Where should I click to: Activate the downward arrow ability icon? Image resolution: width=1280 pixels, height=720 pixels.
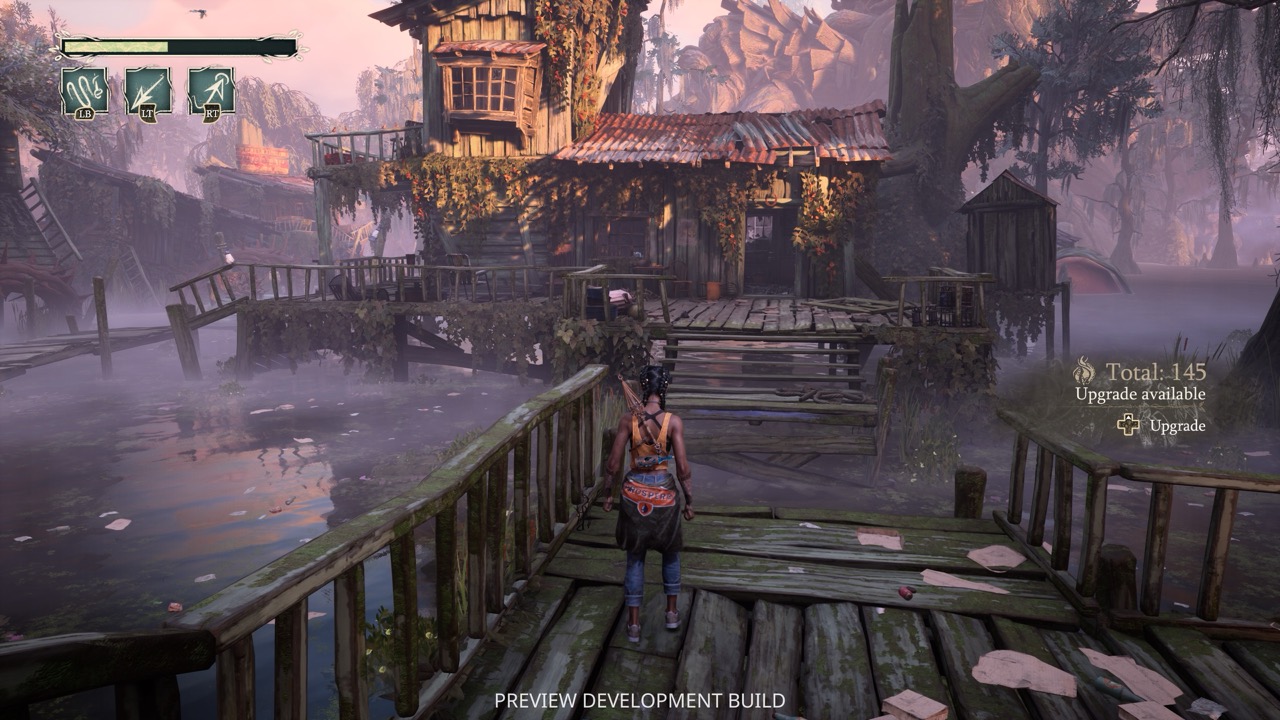pyautogui.click(x=148, y=91)
